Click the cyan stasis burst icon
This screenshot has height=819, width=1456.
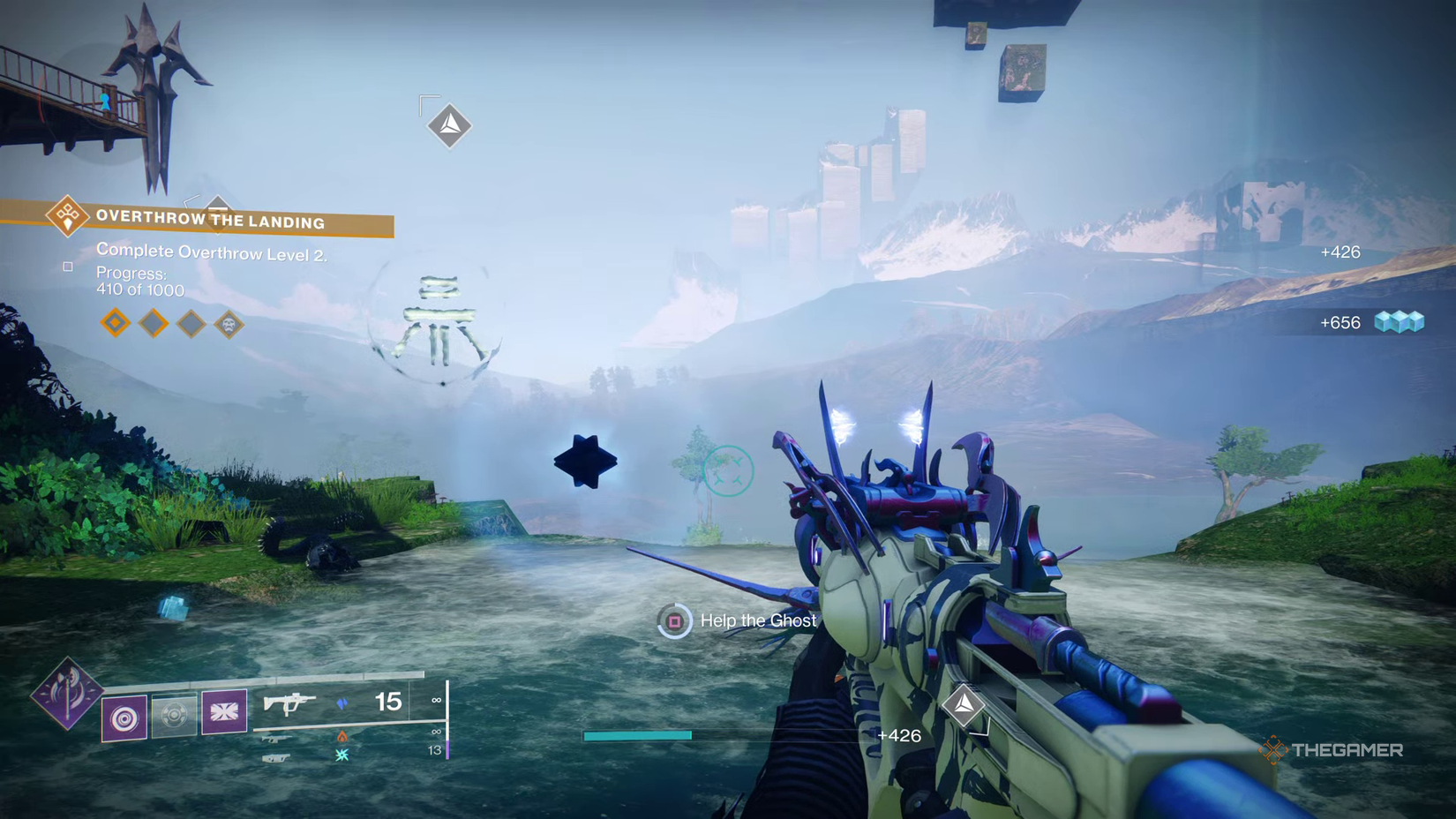point(343,756)
